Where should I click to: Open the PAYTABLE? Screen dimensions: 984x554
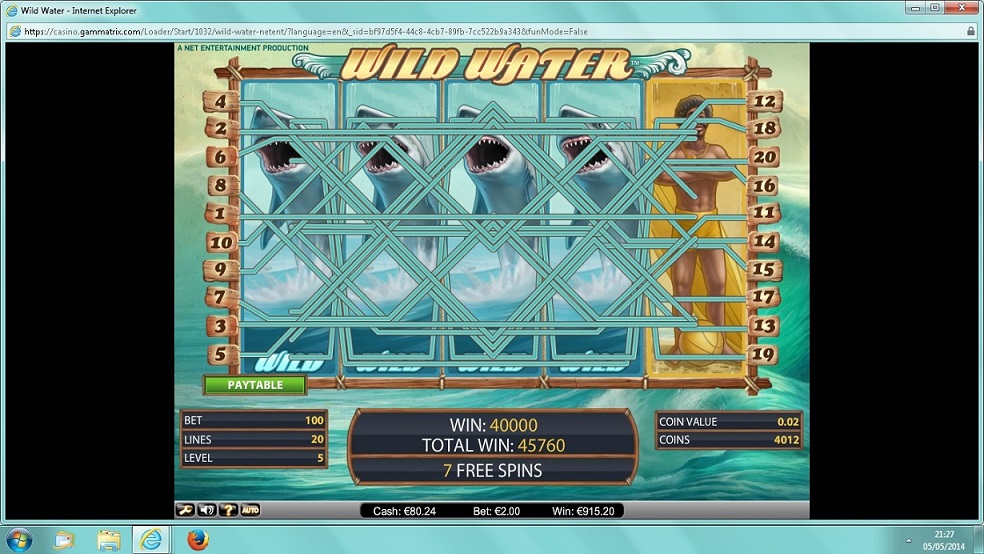255,385
